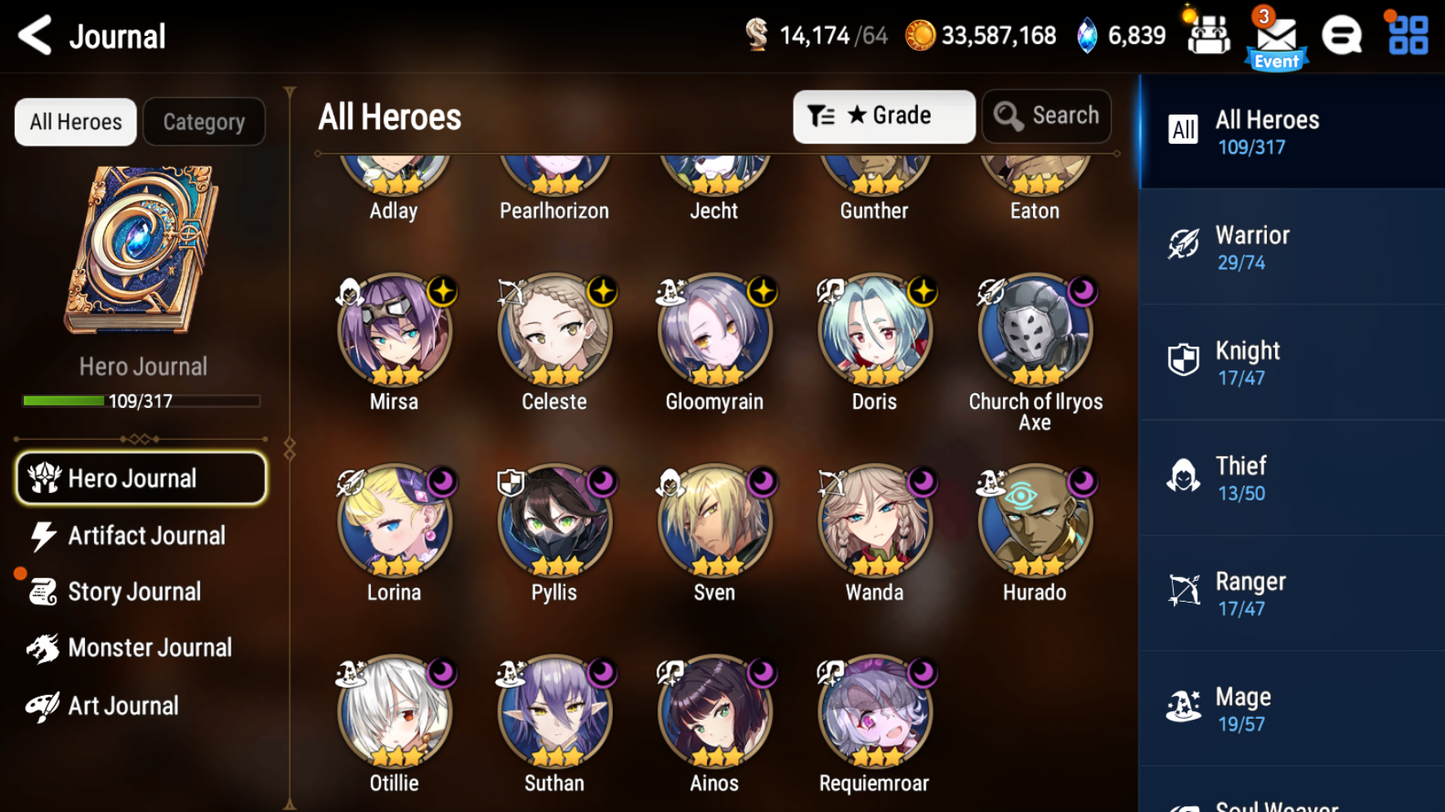Select the Warrior class filter icon
Viewport: 1445px width, 812px height.
(x=1184, y=245)
